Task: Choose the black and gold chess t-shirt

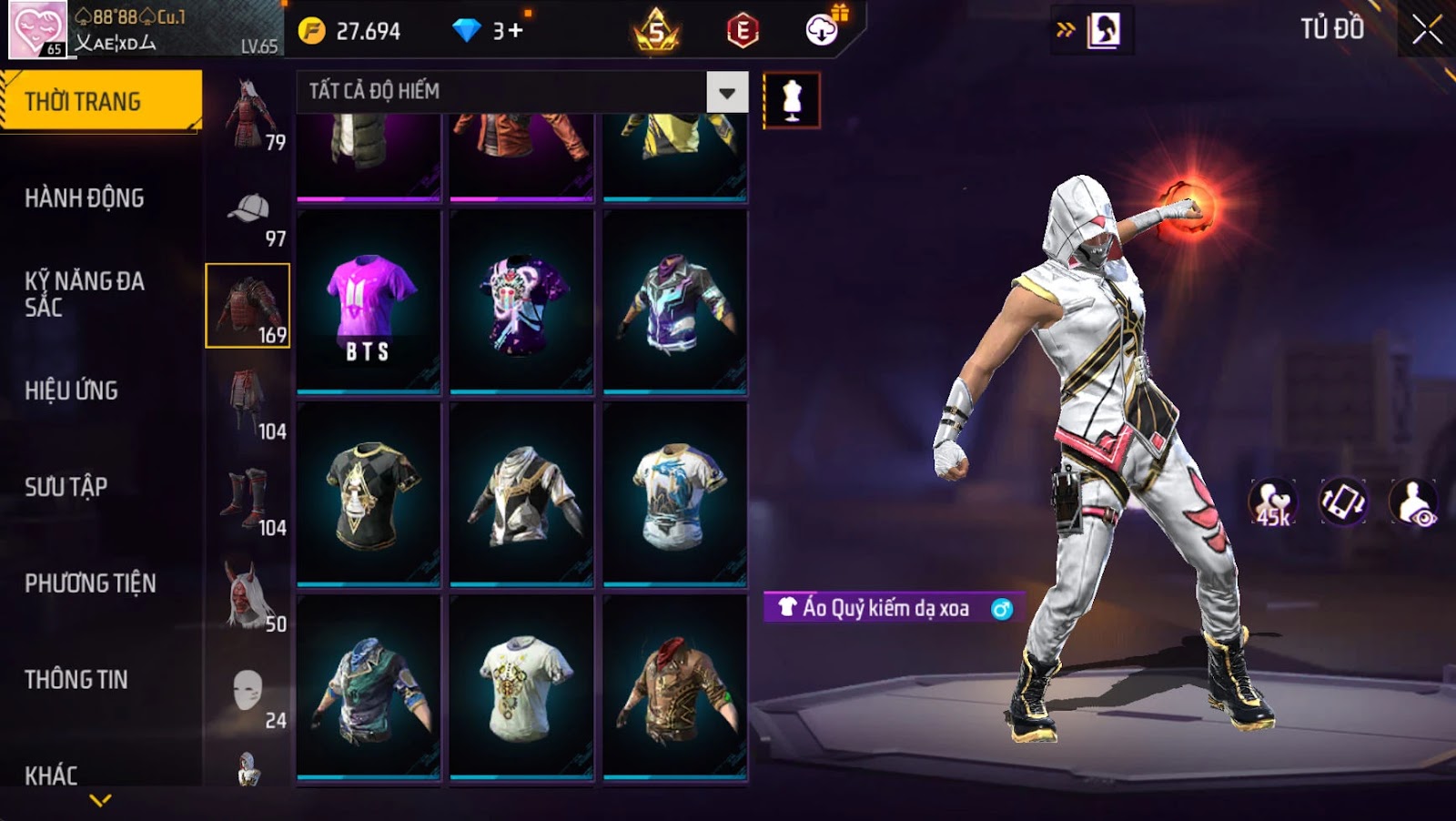Action: pyautogui.click(x=369, y=495)
